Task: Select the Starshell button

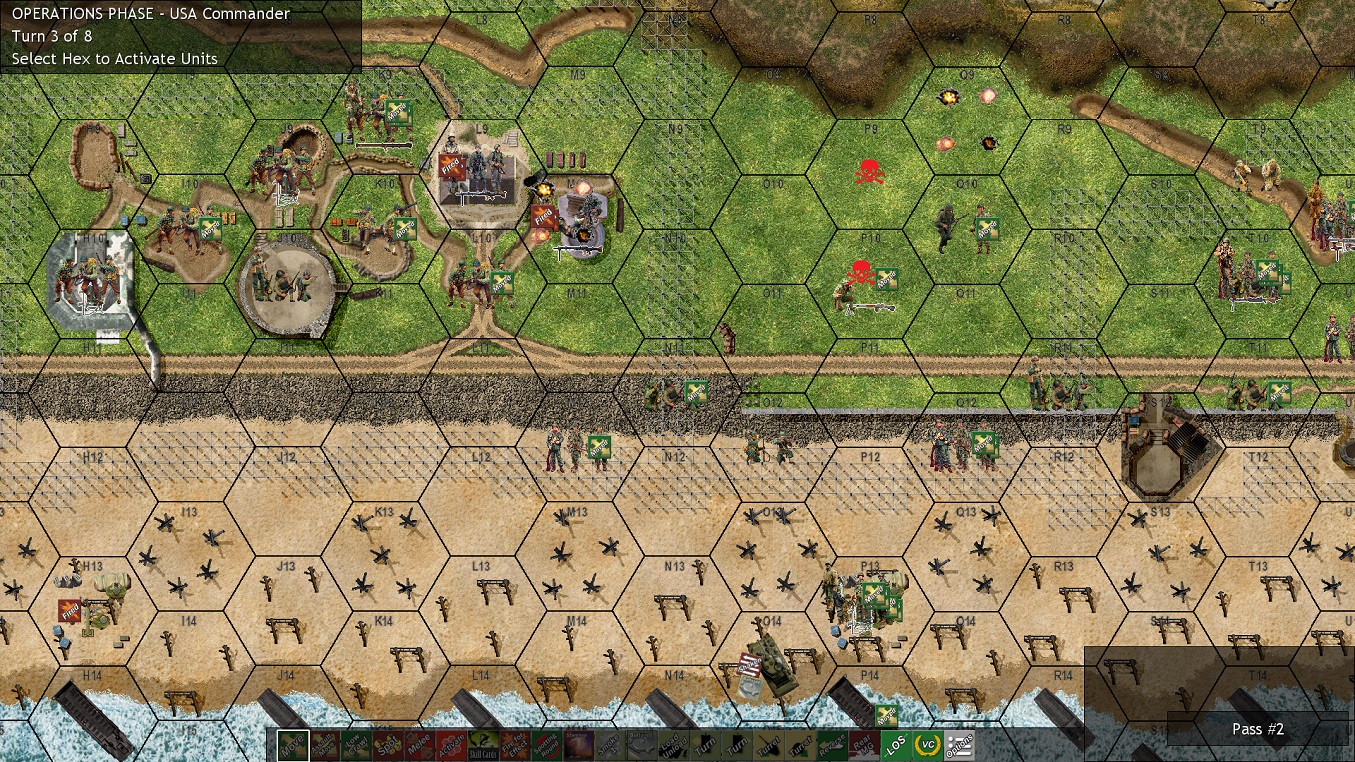Action: 580,746
